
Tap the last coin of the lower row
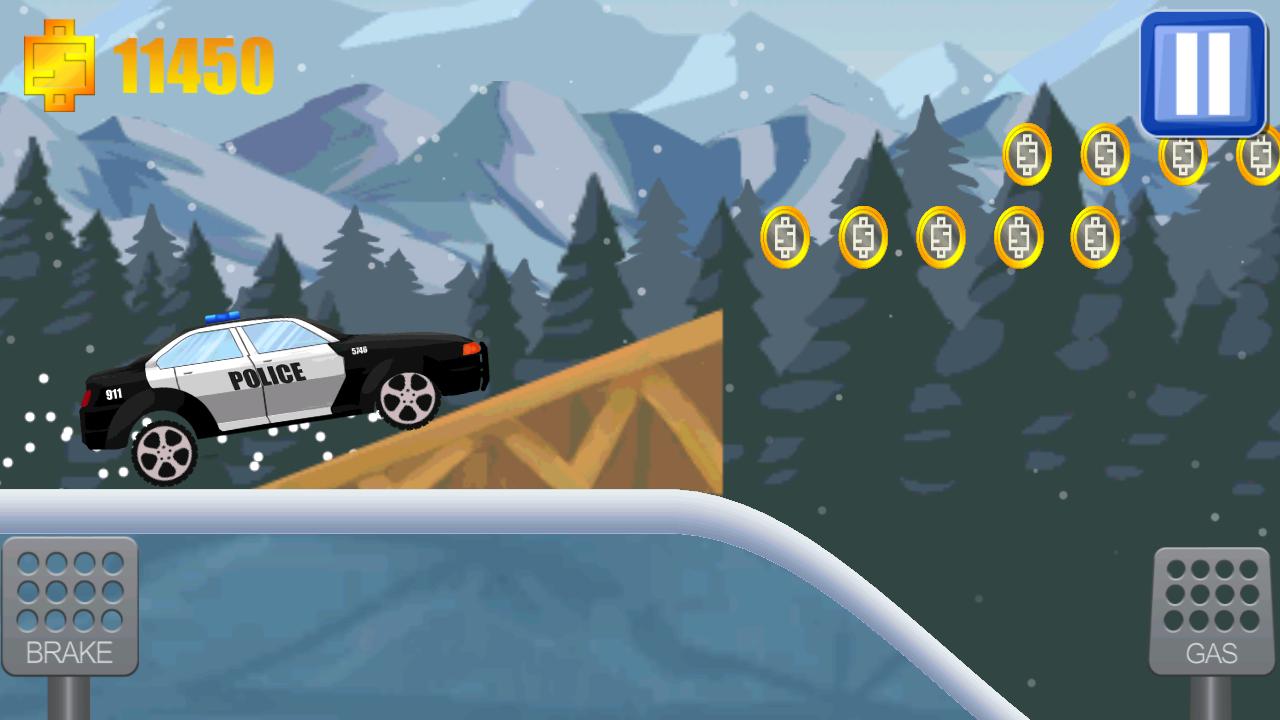click(1094, 237)
